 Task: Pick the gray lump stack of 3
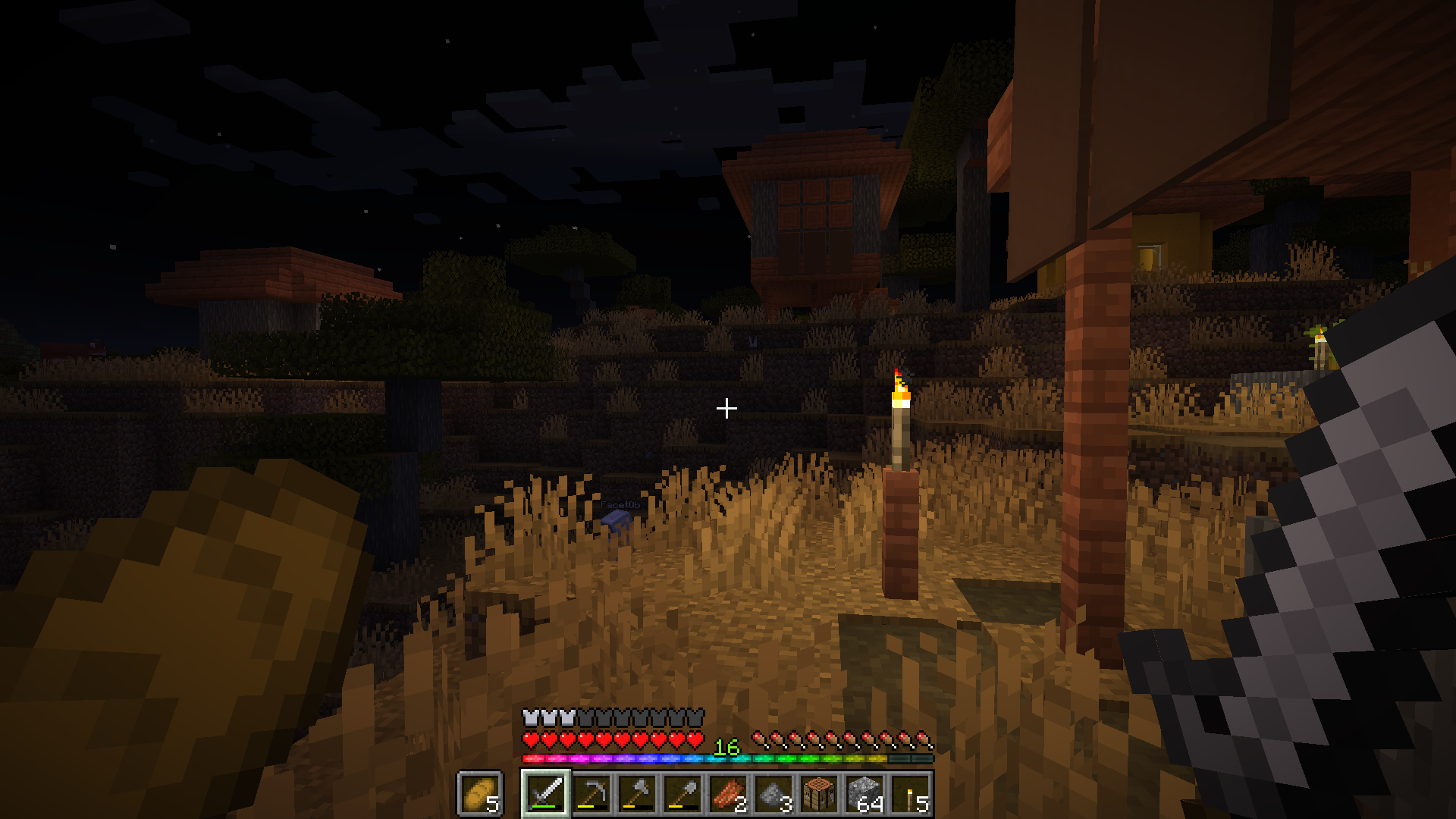click(x=773, y=794)
